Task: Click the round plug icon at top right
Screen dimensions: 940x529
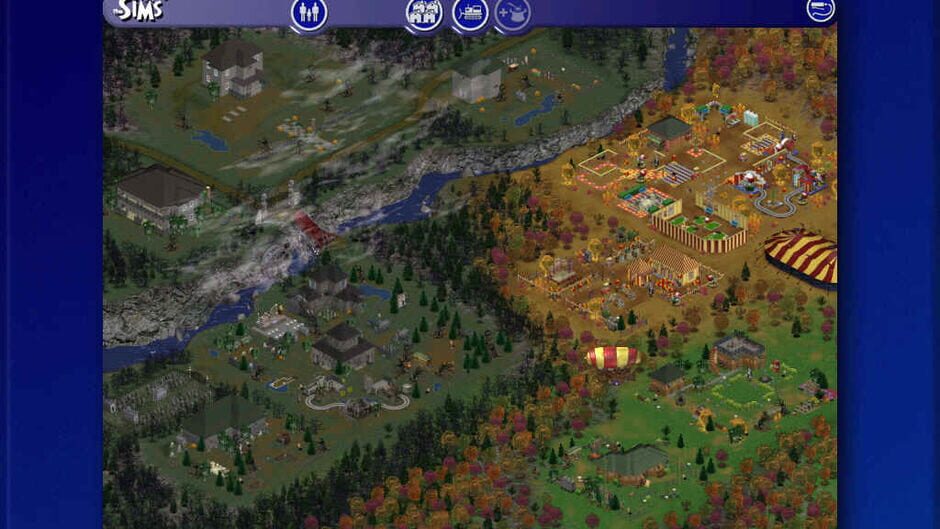Action: [820, 10]
